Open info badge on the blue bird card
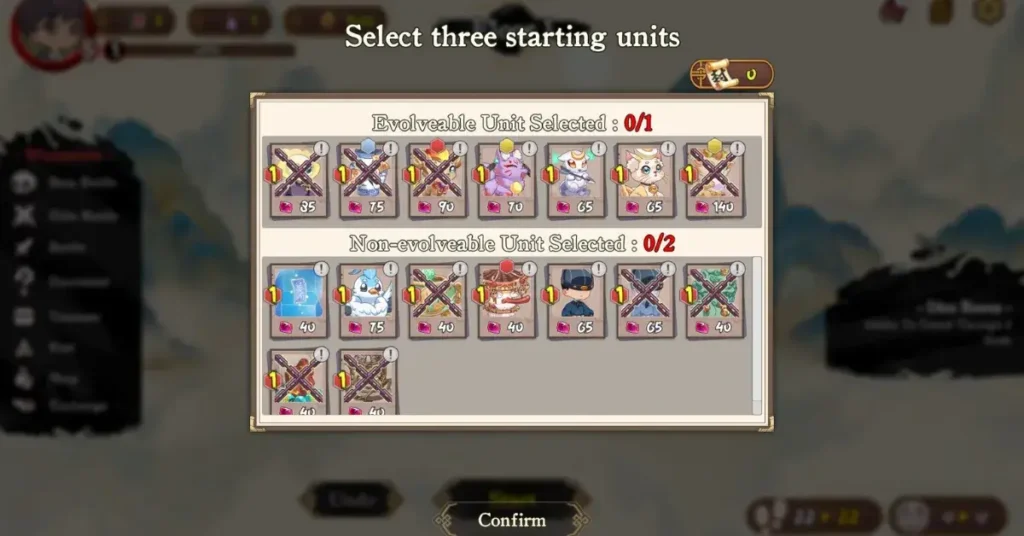The height and width of the screenshot is (536, 1024). 390,269
